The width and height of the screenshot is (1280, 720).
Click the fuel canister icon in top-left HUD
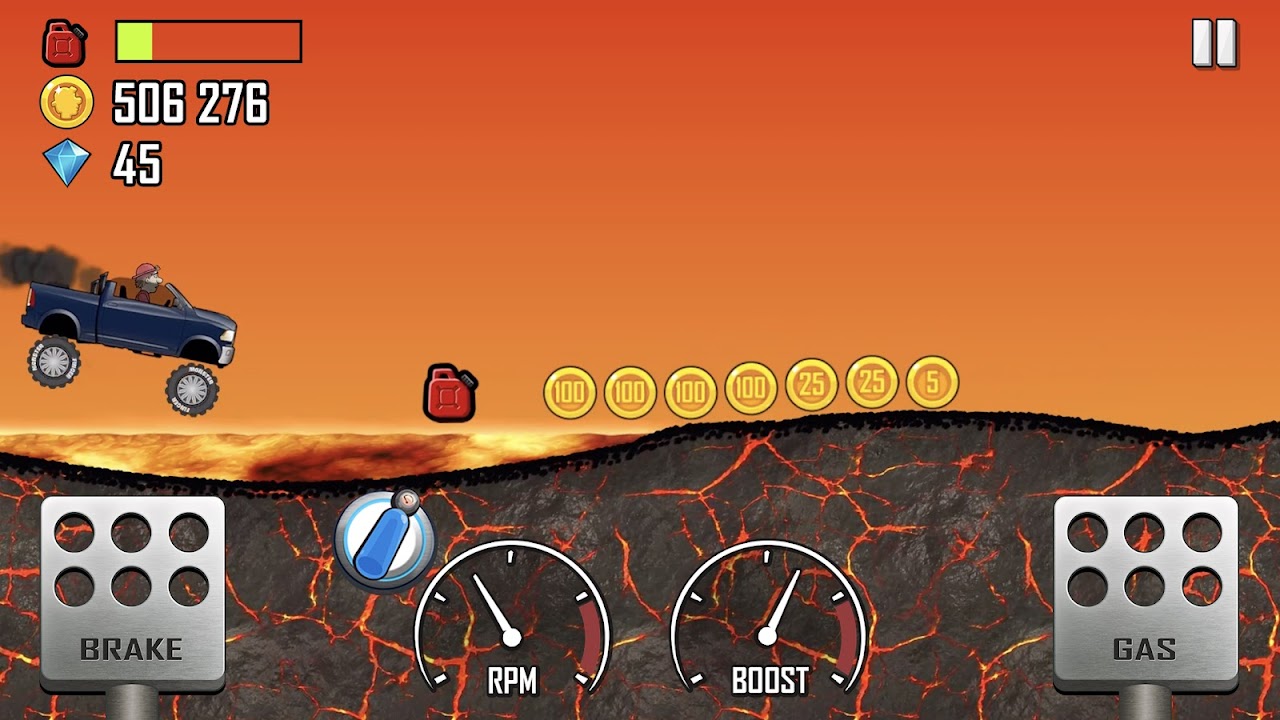point(65,42)
